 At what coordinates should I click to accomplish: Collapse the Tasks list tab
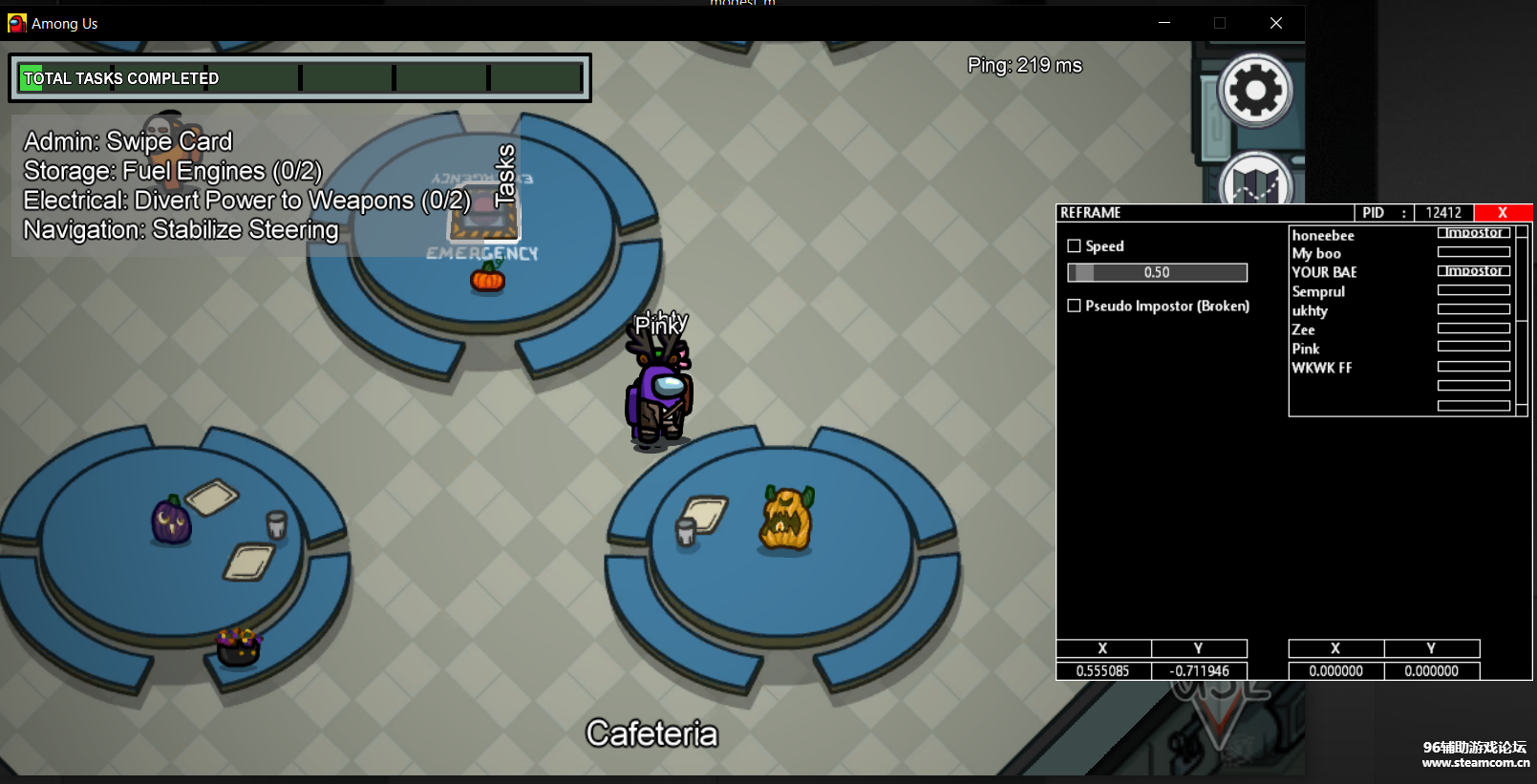pos(504,176)
